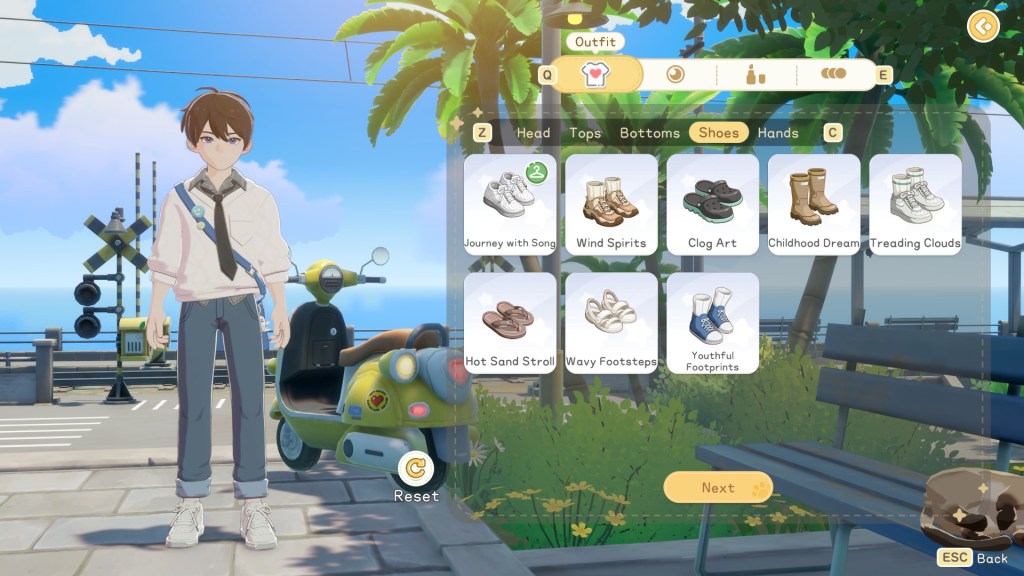Open the three-circles customization tab
This screenshot has height=576, width=1024.
point(833,73)
